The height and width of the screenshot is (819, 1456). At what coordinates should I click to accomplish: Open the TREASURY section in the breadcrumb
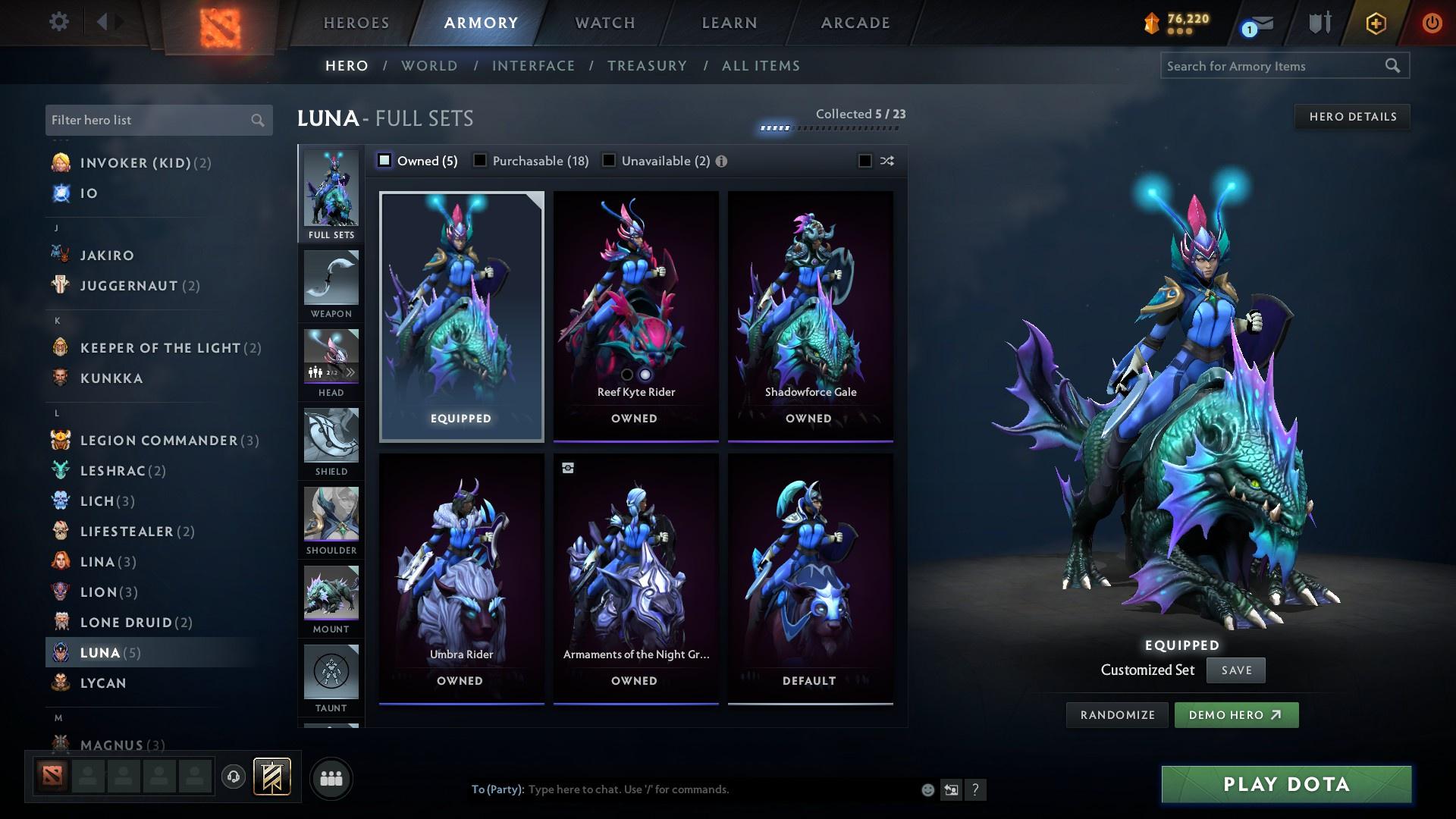pos(647,66)
